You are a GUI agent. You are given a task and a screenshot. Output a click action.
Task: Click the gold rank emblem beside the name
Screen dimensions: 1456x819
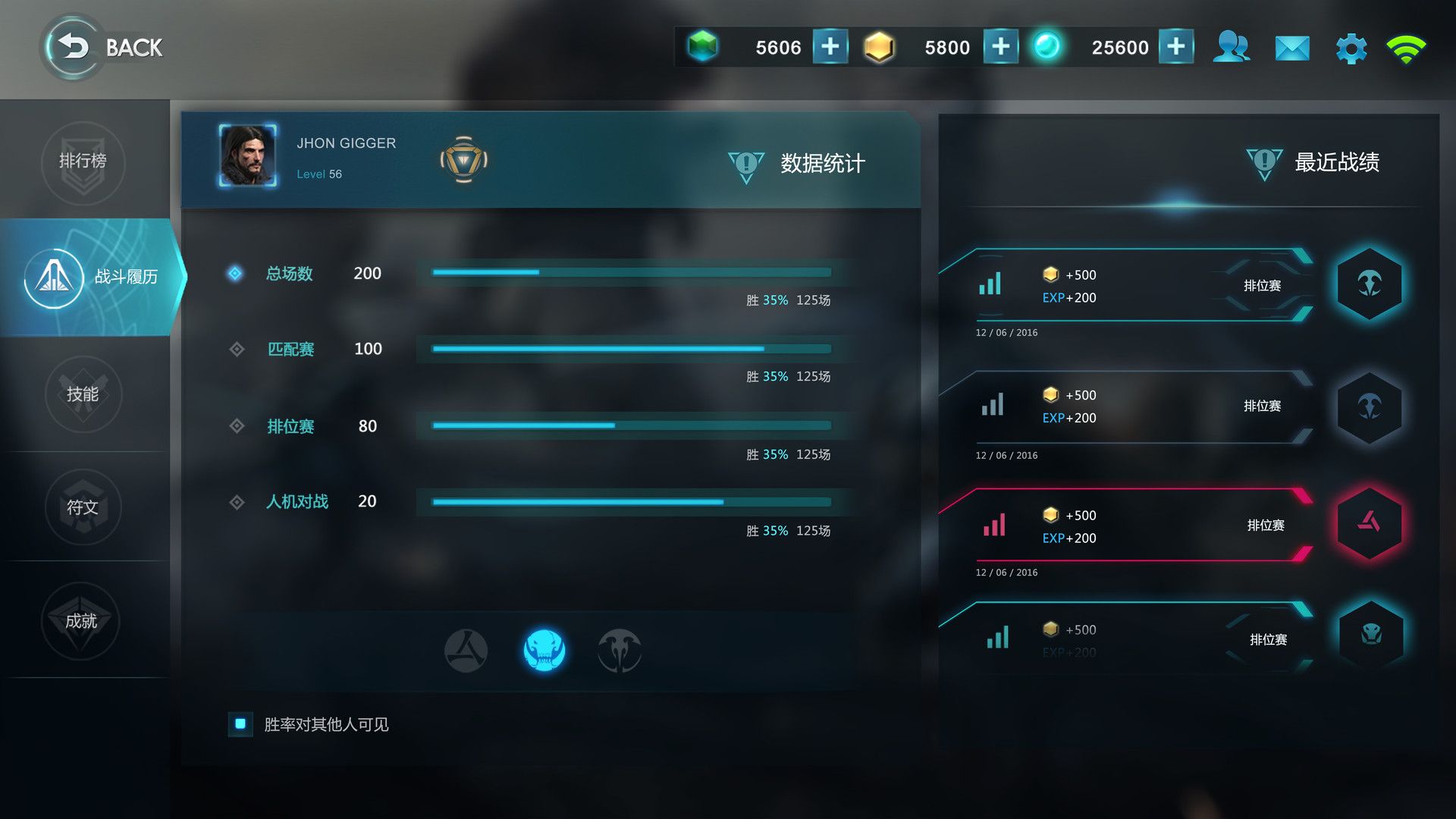click(463, 160)
